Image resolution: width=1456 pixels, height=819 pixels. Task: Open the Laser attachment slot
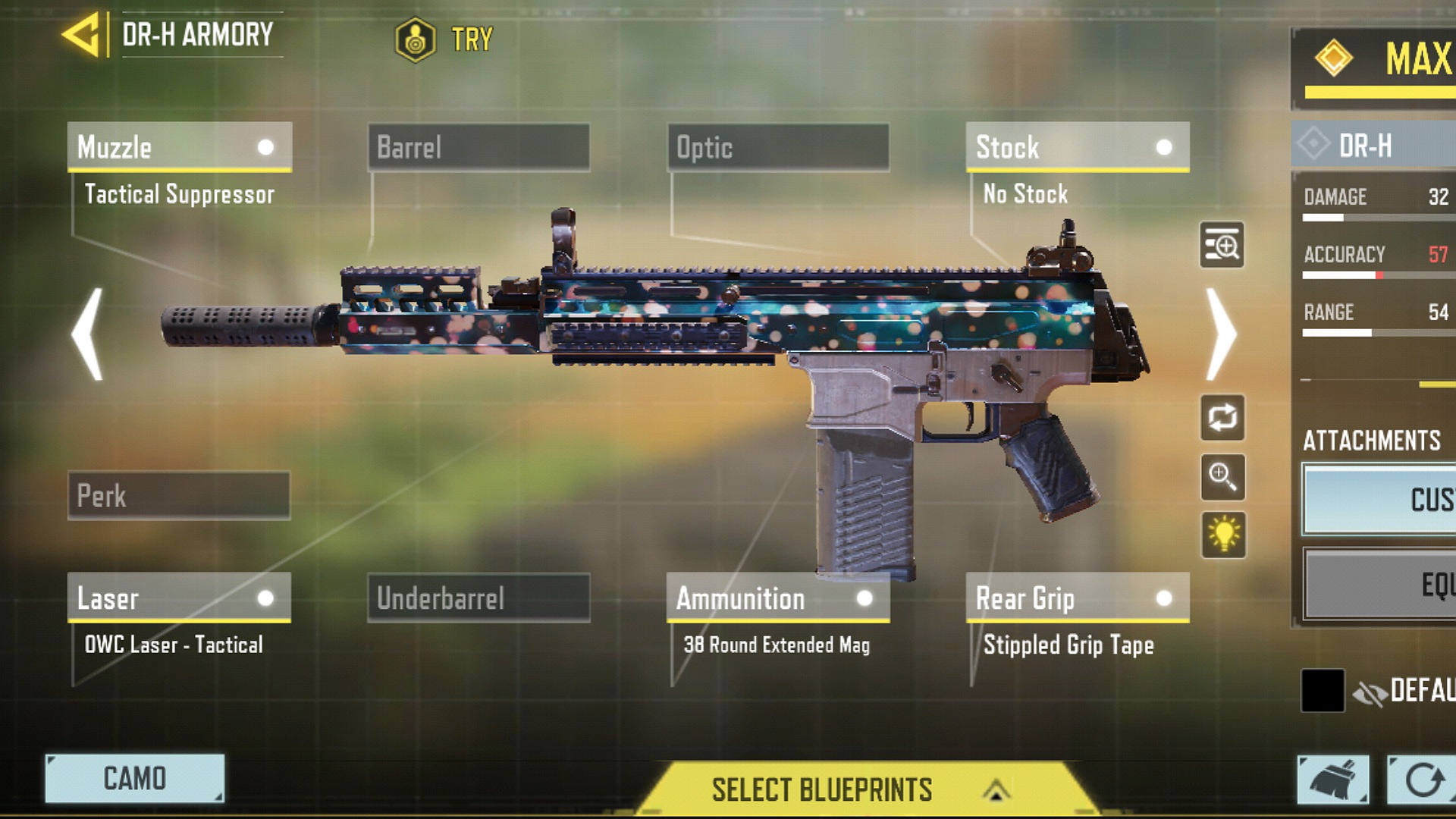click(x=179, y=598)
